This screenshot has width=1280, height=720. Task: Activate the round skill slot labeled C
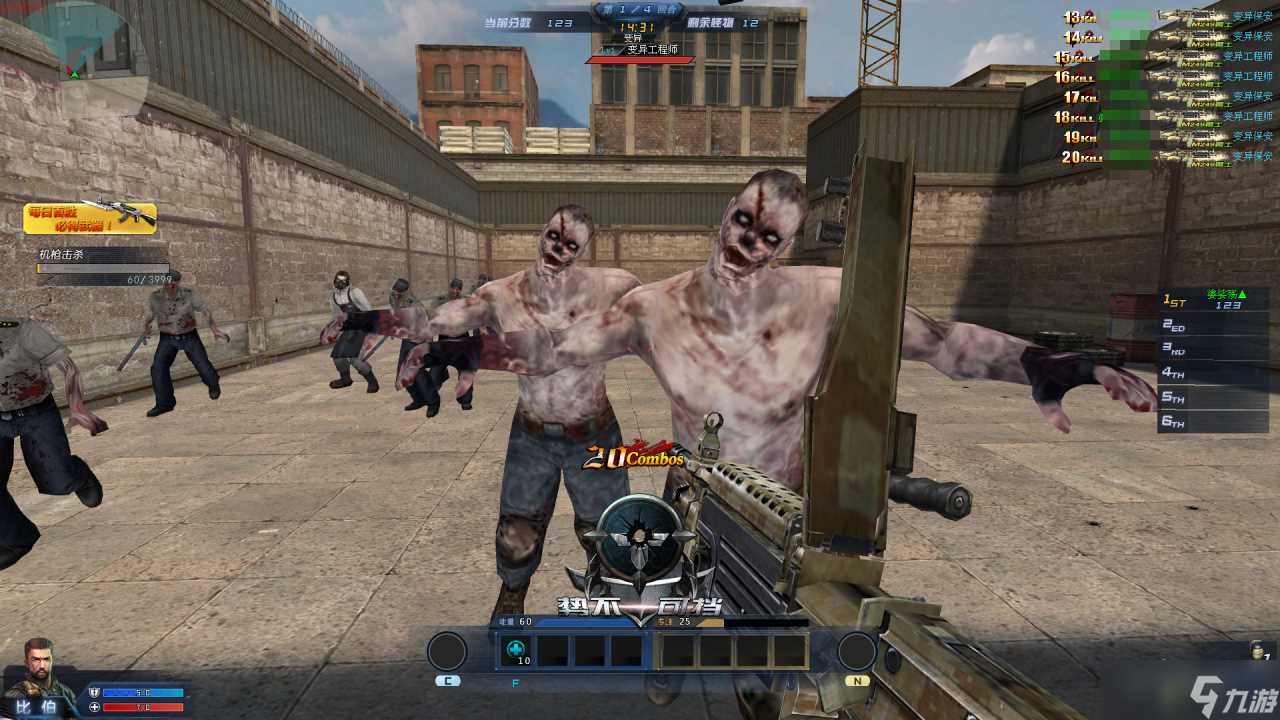point(447,652)
